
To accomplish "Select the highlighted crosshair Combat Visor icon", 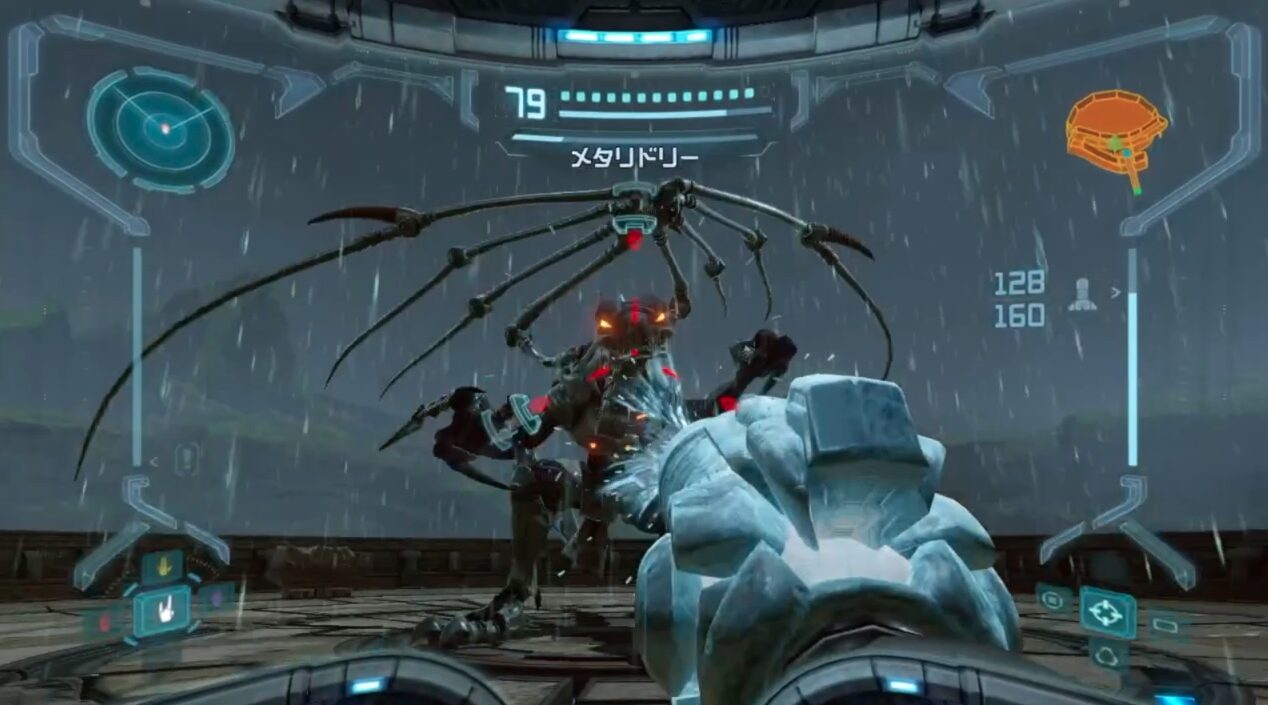I will [1106, 612].
